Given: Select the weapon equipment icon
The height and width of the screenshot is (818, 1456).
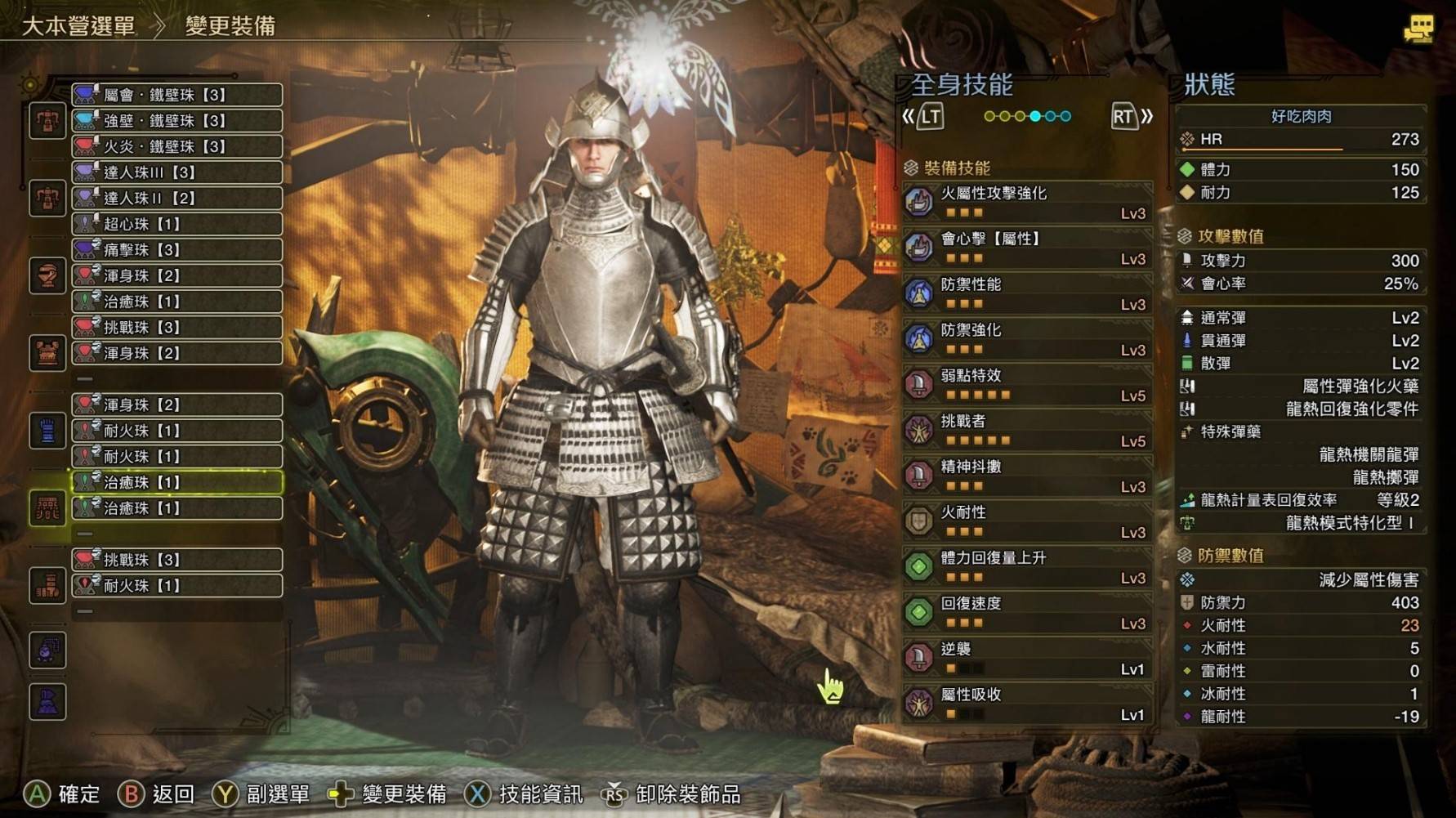Looking at the screenshot, I should (47, 121).
